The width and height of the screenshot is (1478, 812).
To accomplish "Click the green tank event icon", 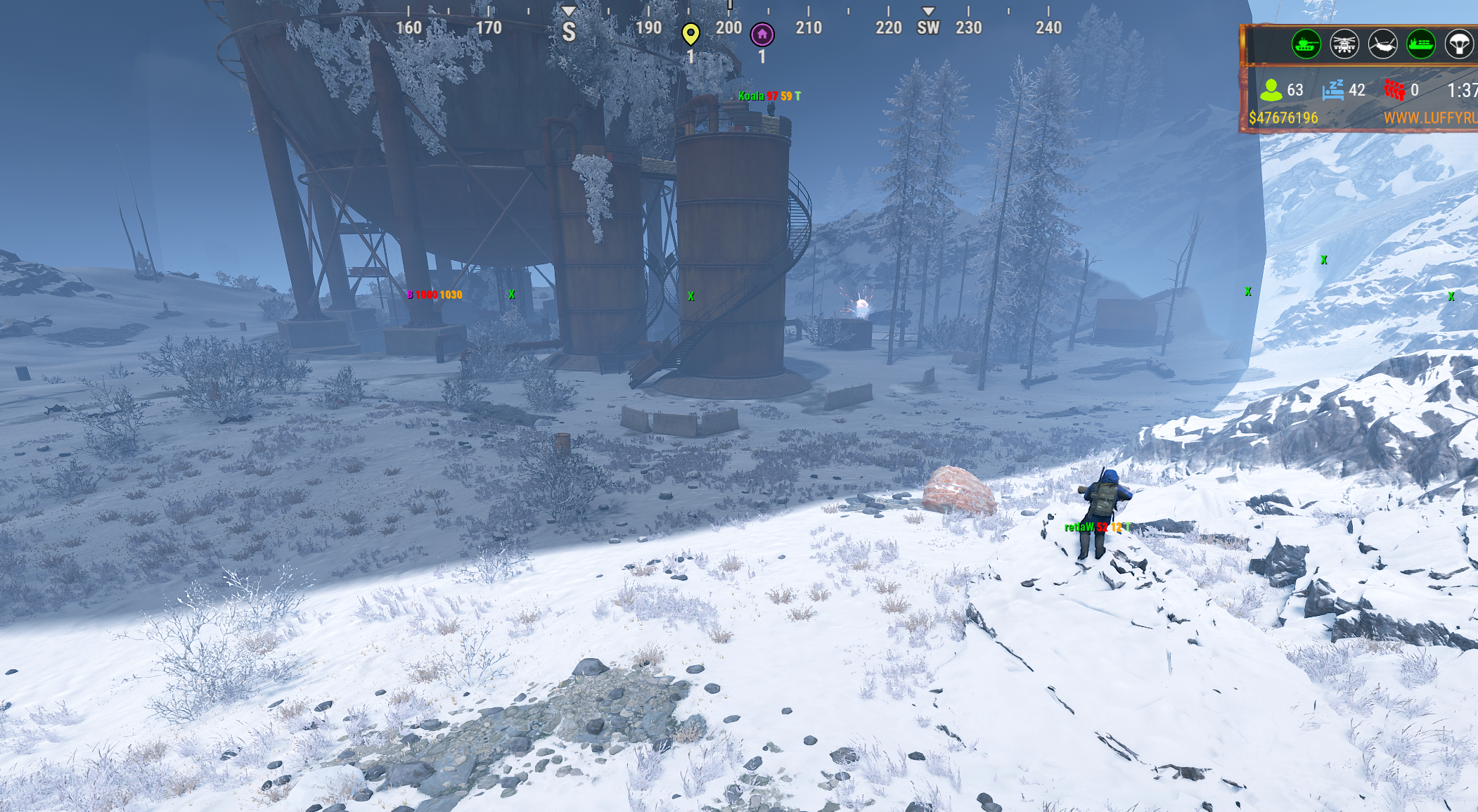I will [1306, 45].
